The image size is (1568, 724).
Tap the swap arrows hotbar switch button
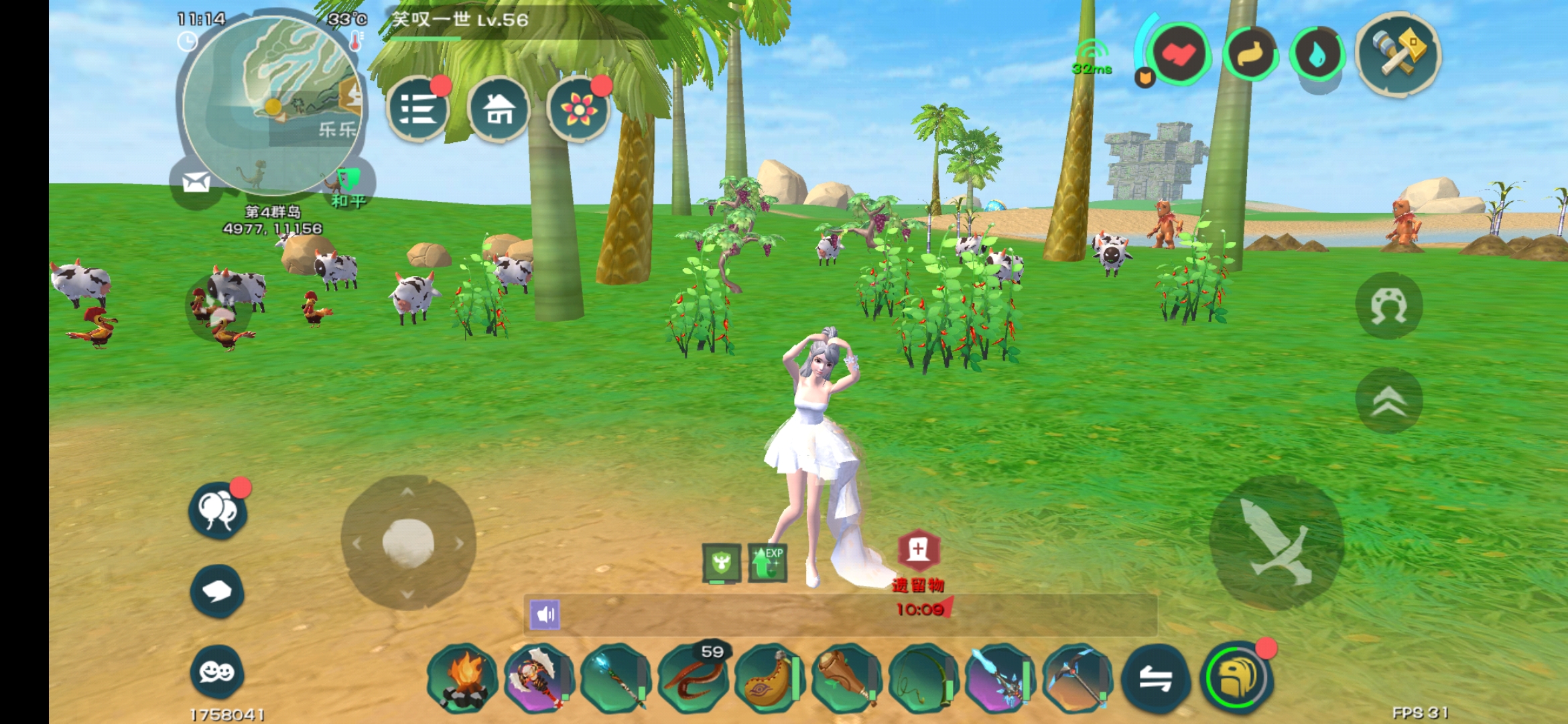(x=1156, y=678)
